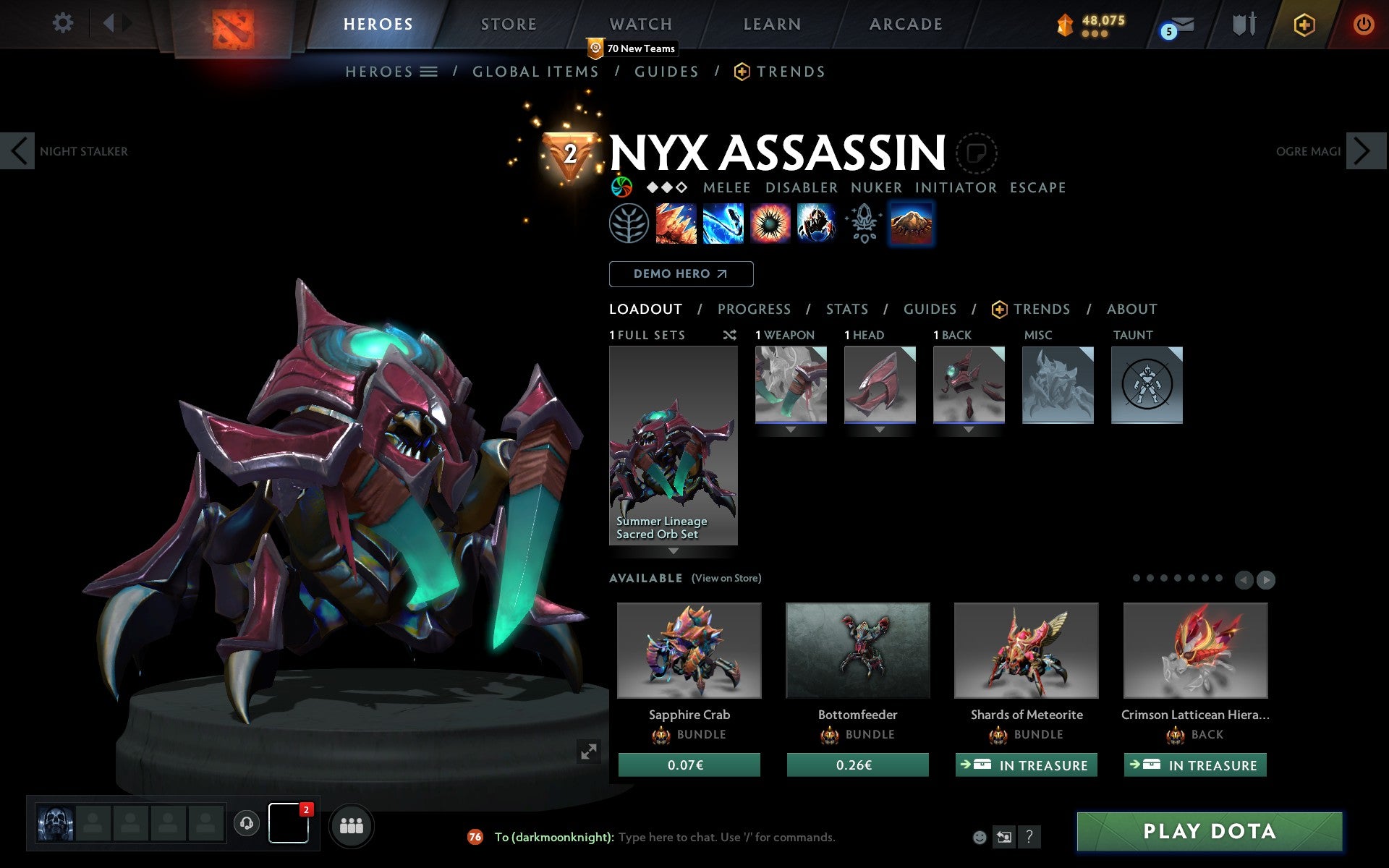The width and height of the screenshot is (1389, 868).
Task: Open the settings gear in the top left
Action: (x=64, y=23)
